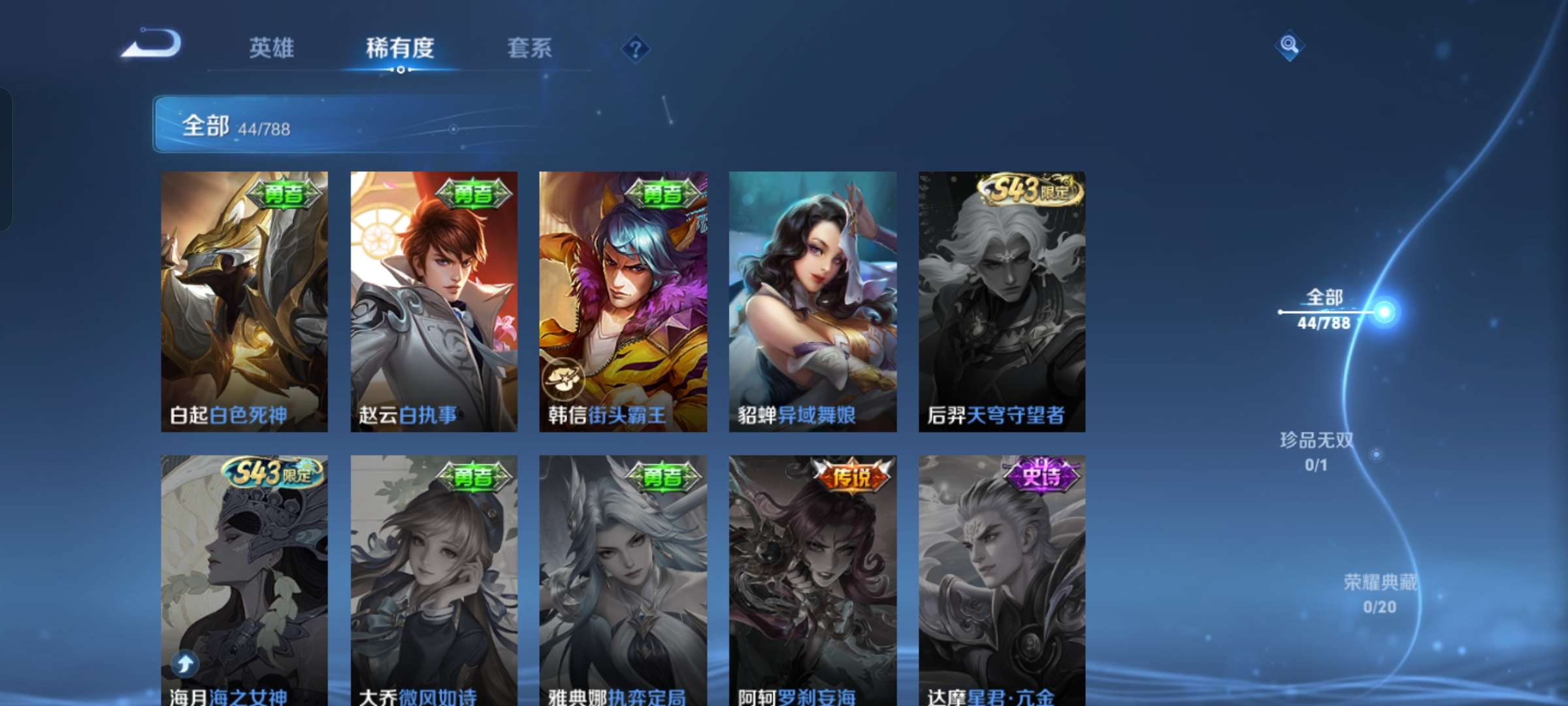Jump to the 荣耀典藏 rarity category
This screenshot has width=1568, height=706.
[1380, 593]
